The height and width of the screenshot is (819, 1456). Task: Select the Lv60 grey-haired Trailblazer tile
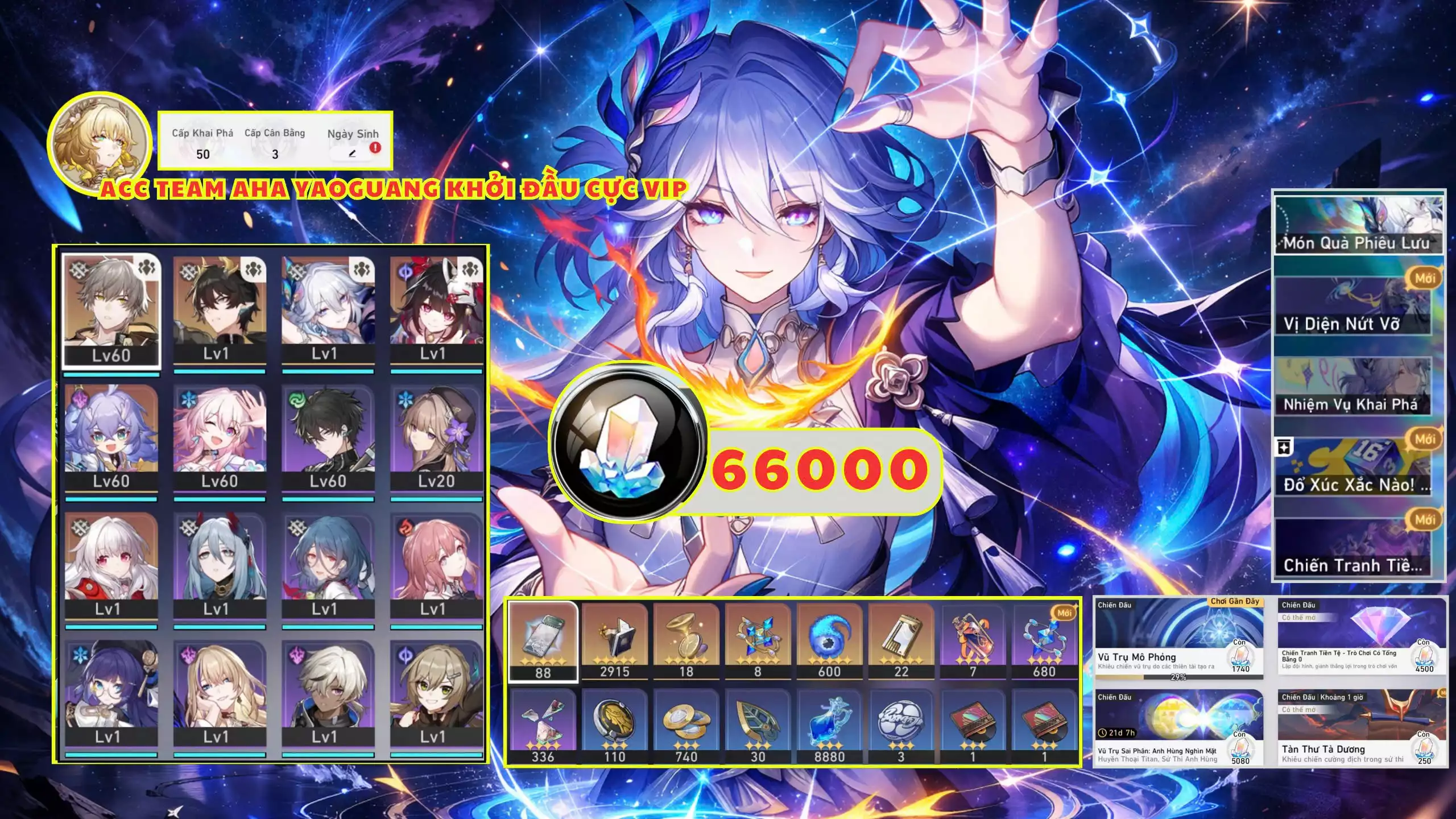pos(111,312)
